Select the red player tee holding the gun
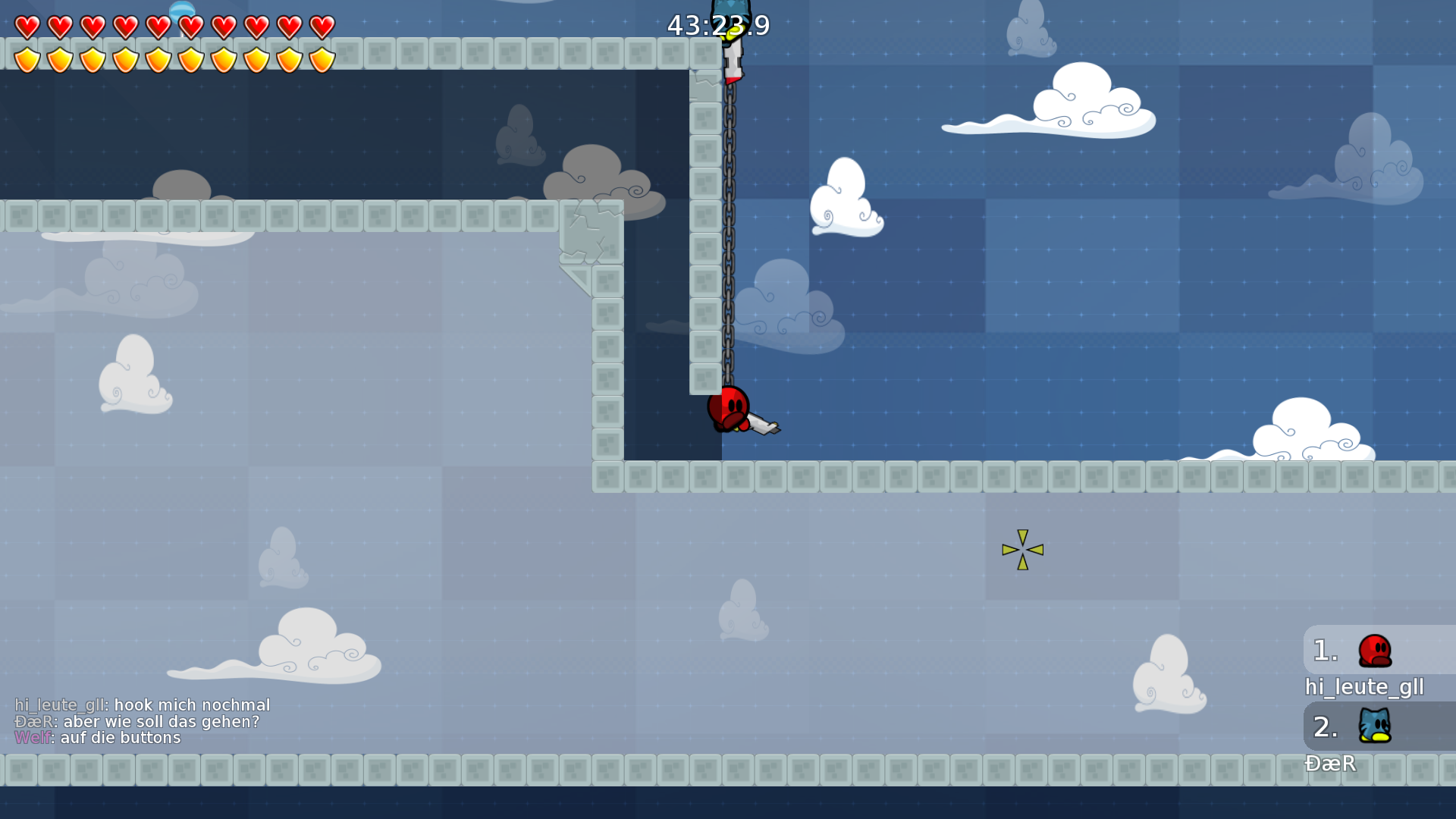The image size is (1456, 819). tap(728, 409)
